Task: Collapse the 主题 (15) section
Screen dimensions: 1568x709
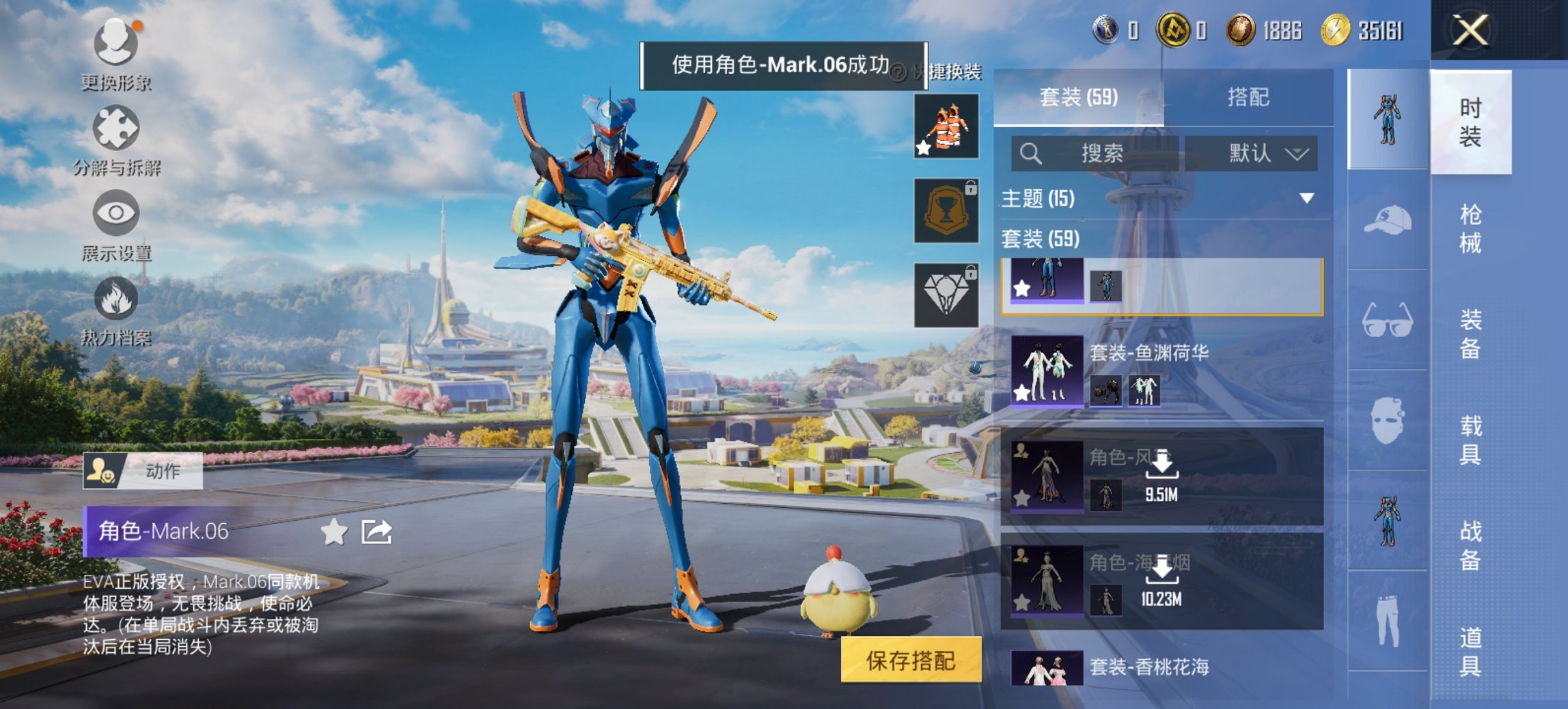Action: (x=1308, y=199)
